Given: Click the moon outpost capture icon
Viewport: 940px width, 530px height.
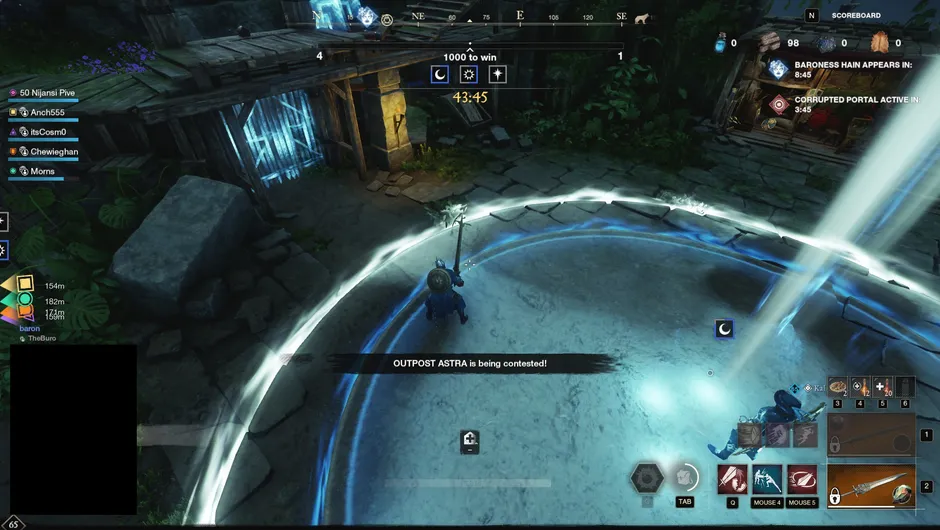Looking at the screenshot, I should tap(440, 74).
